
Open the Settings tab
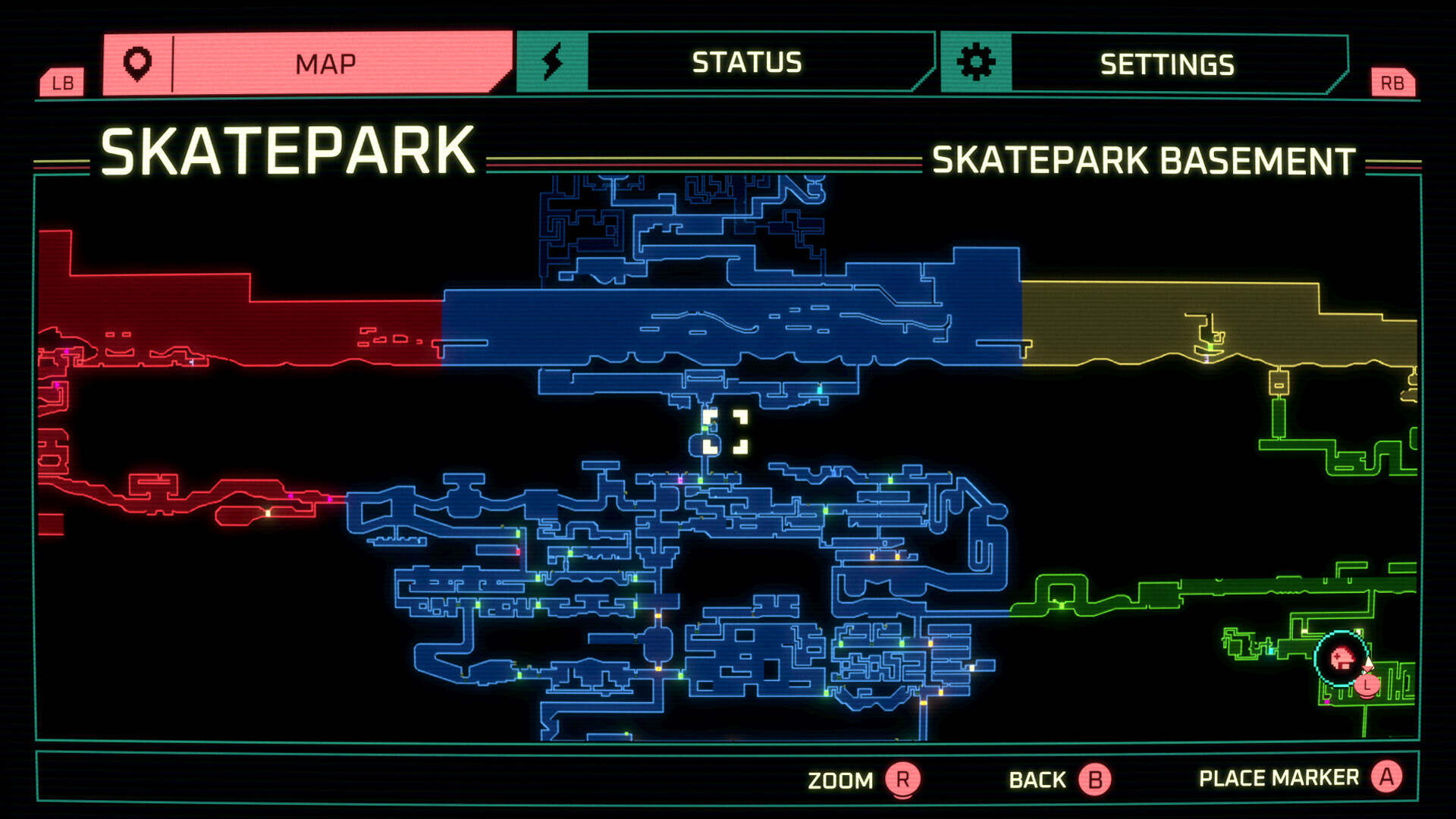click(1166, 64)
